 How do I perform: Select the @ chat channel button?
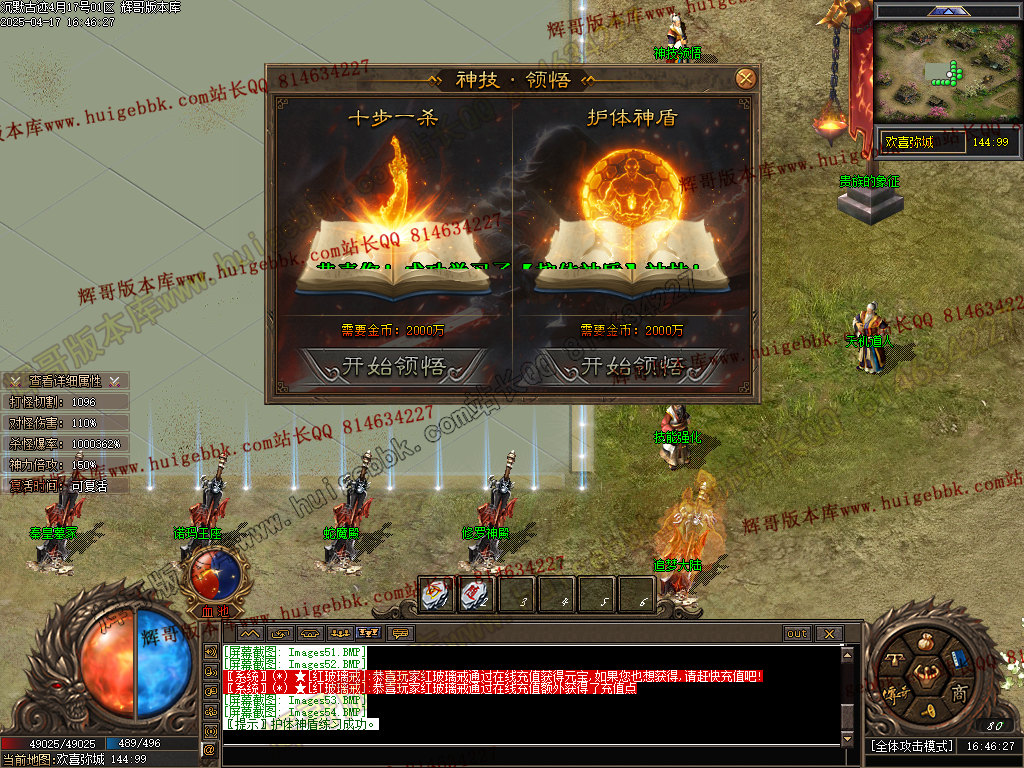click(210, 748)
